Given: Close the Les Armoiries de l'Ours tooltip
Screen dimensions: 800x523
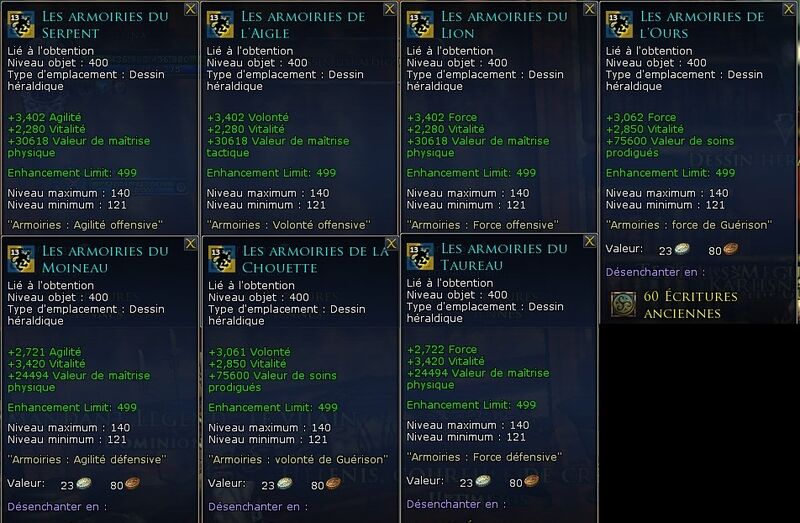Looking at the screenshot, I should 790,9.
